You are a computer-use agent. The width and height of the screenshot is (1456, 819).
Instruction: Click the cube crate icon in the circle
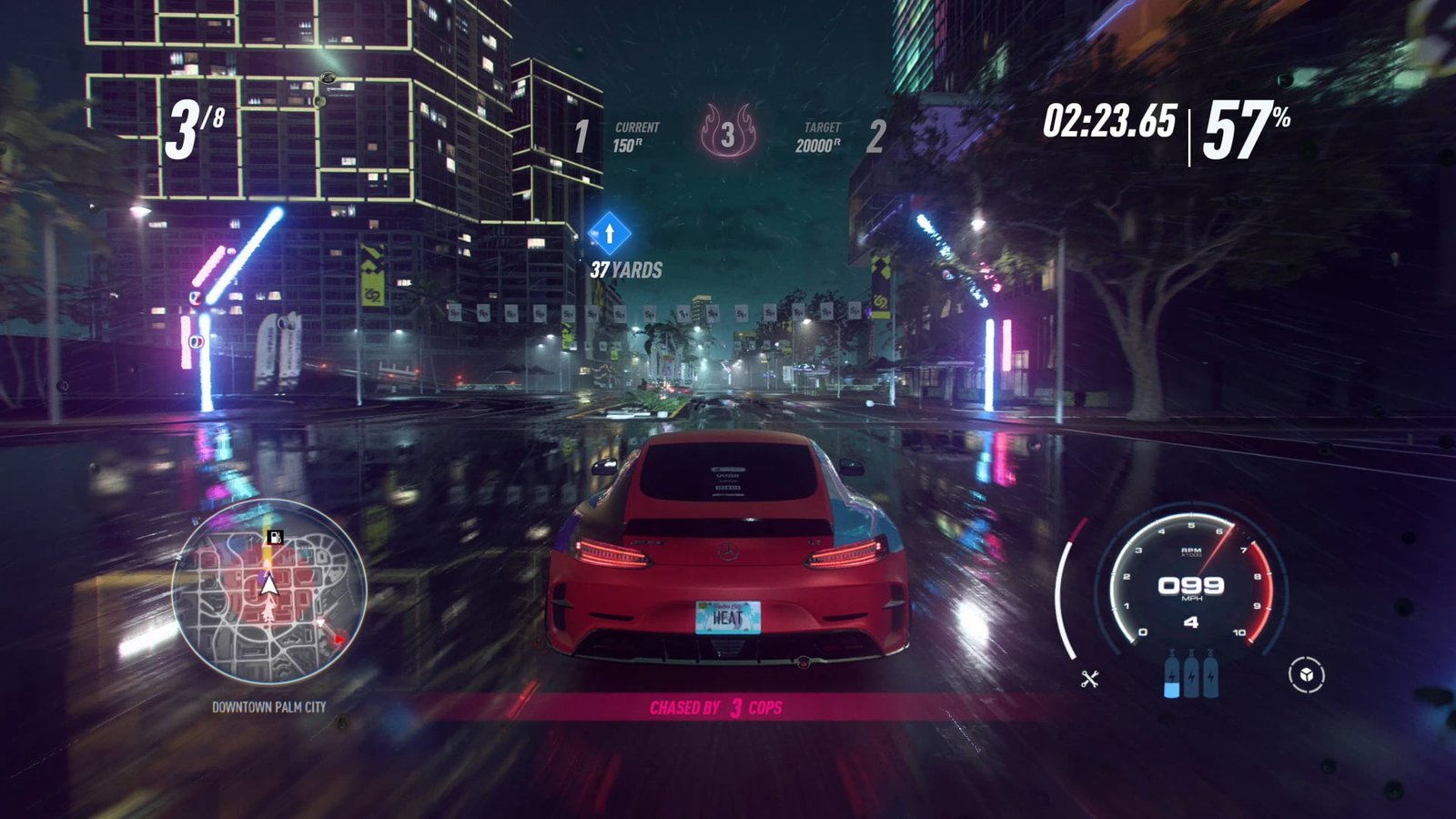click(x=1306, y=675)
